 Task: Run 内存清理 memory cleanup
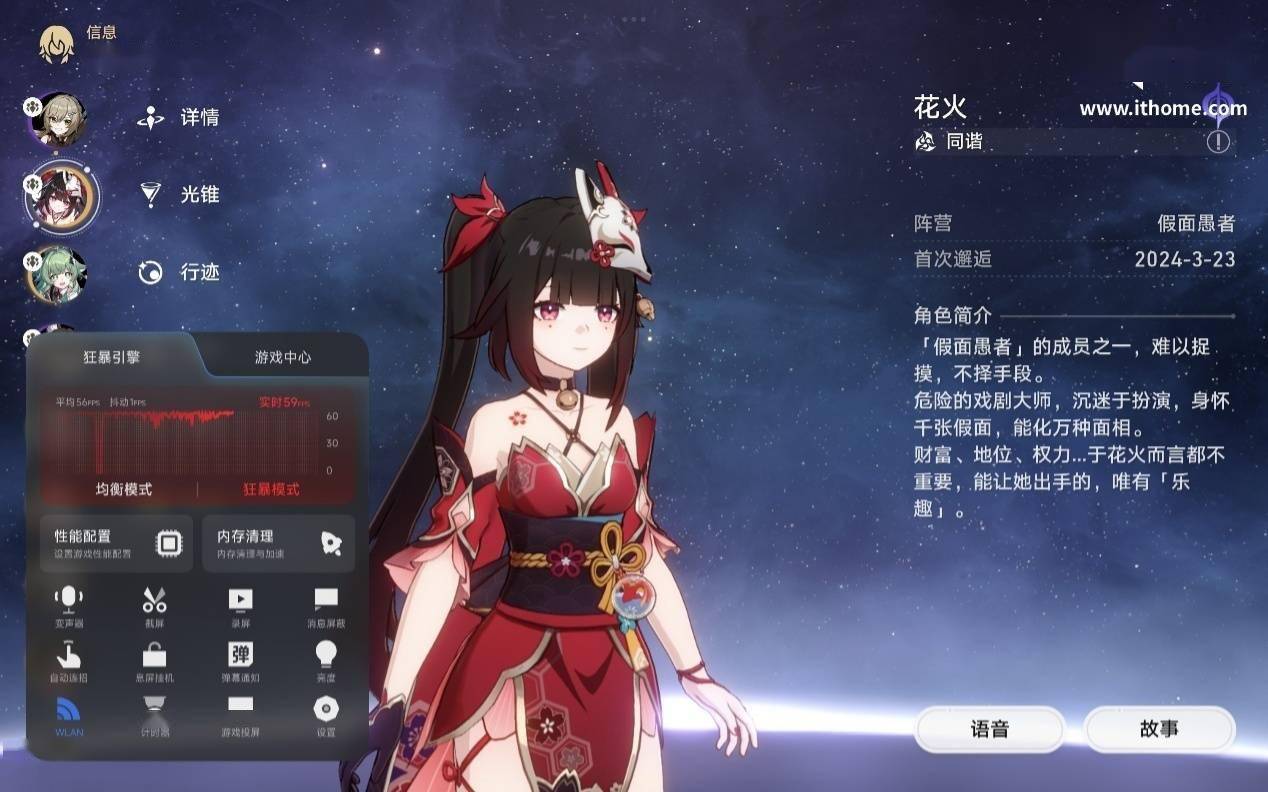278,543
